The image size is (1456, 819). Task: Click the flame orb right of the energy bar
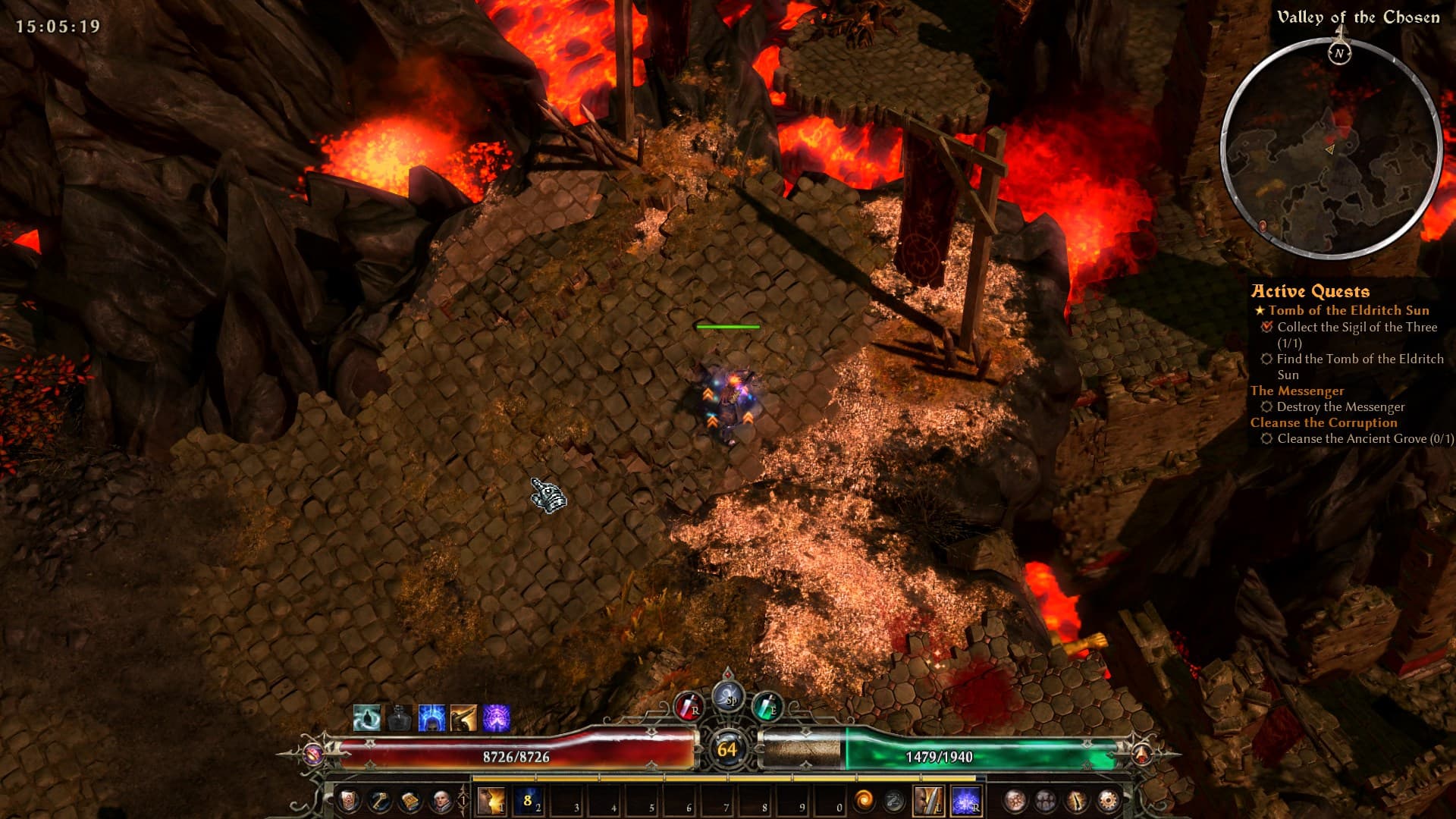click(x=1141, y=754)
